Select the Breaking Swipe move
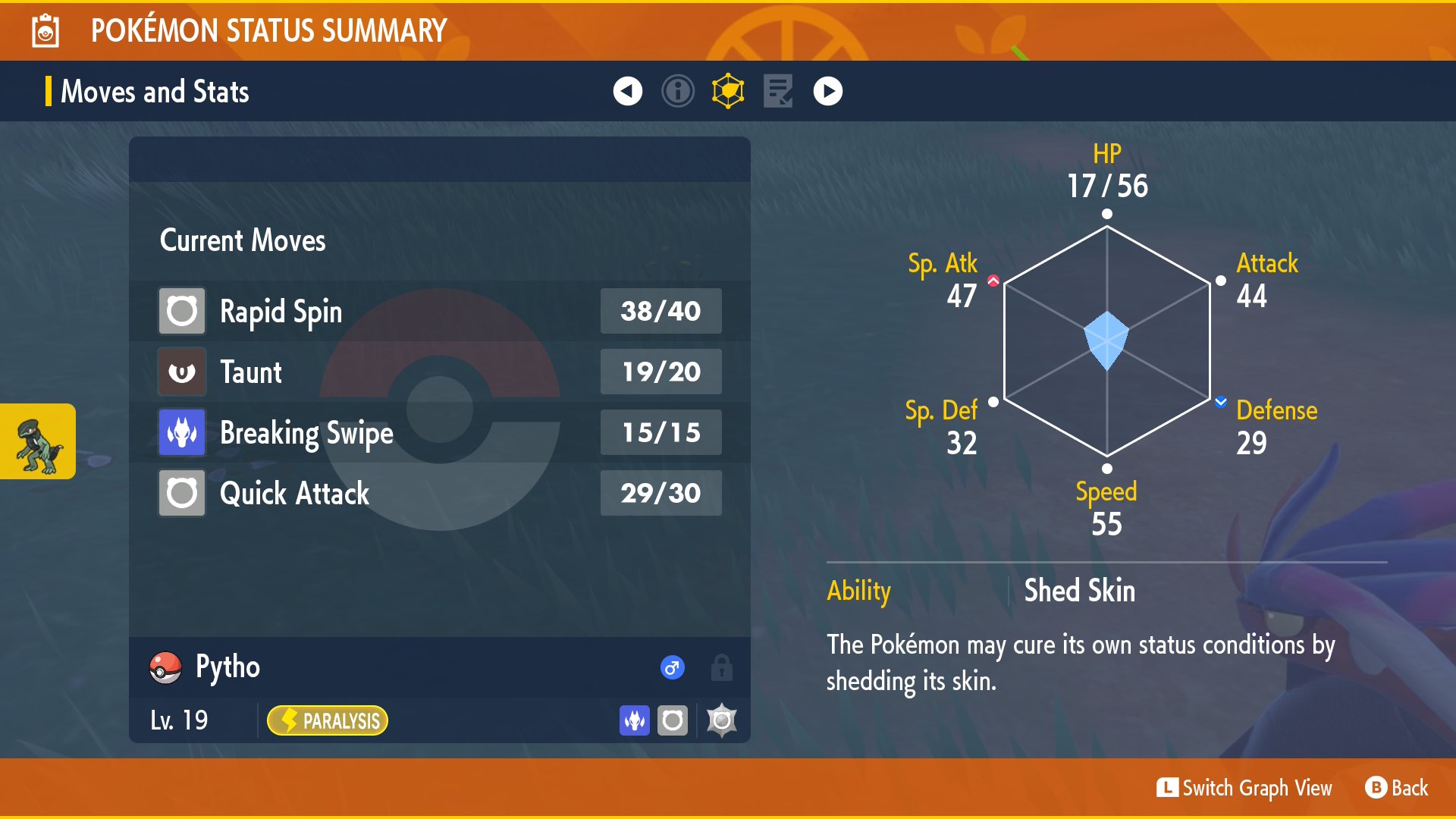 [x=440, y=432]
